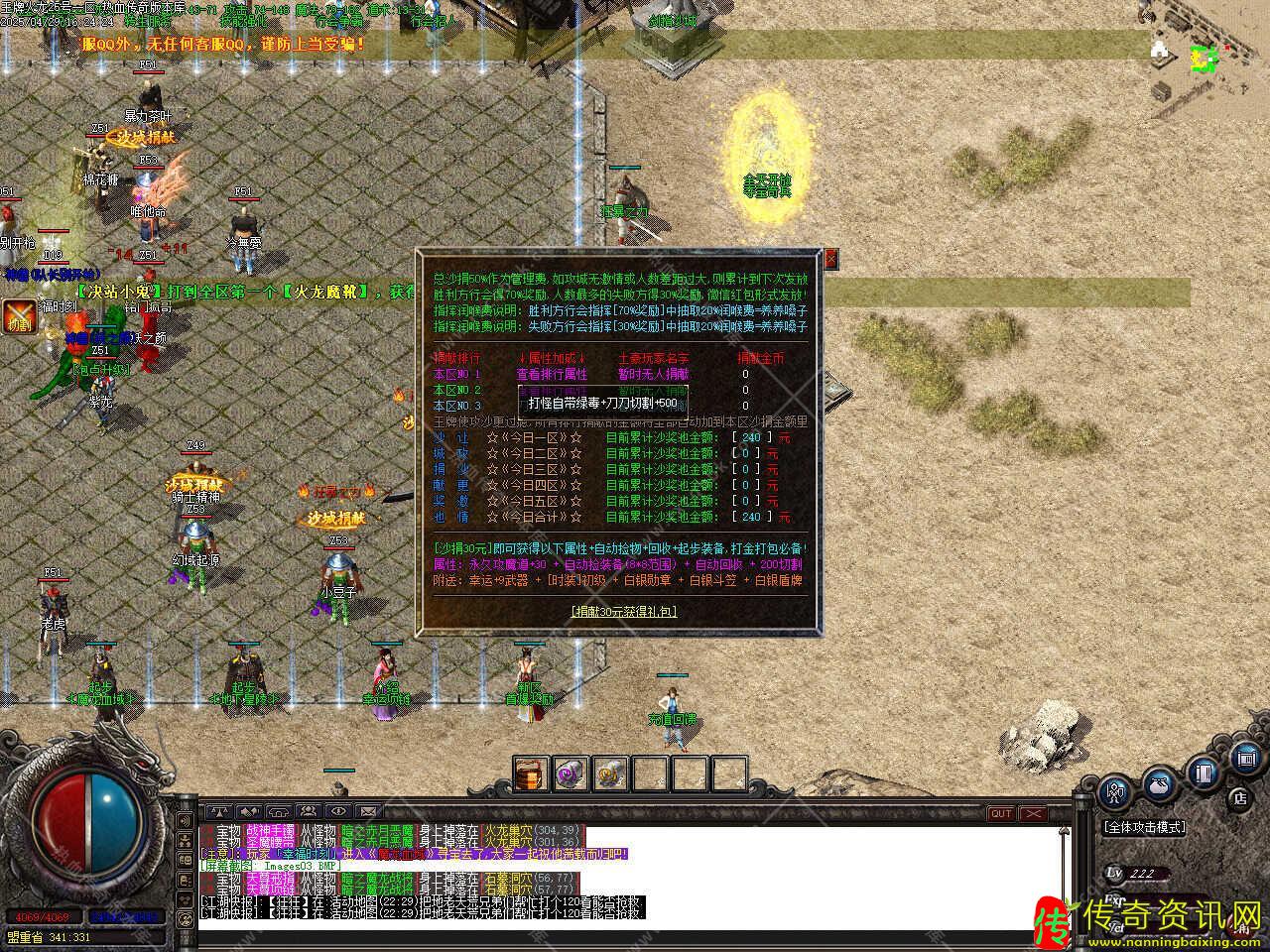The image size is (1270, 952).
Task: Click the 捐献30元获得礼包 donation link
Action: coord(624,611)
